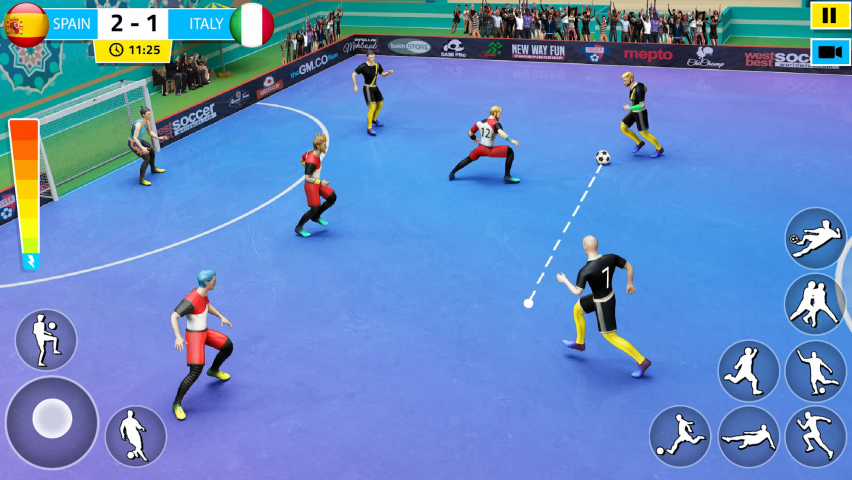Activate the diving bicycle kick button

tap(815, 238)
